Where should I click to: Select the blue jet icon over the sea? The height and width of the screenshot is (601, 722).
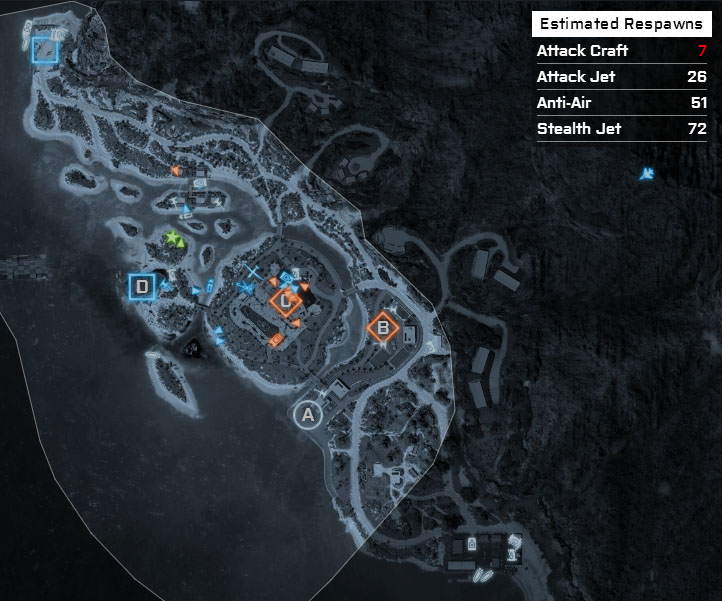647,175
